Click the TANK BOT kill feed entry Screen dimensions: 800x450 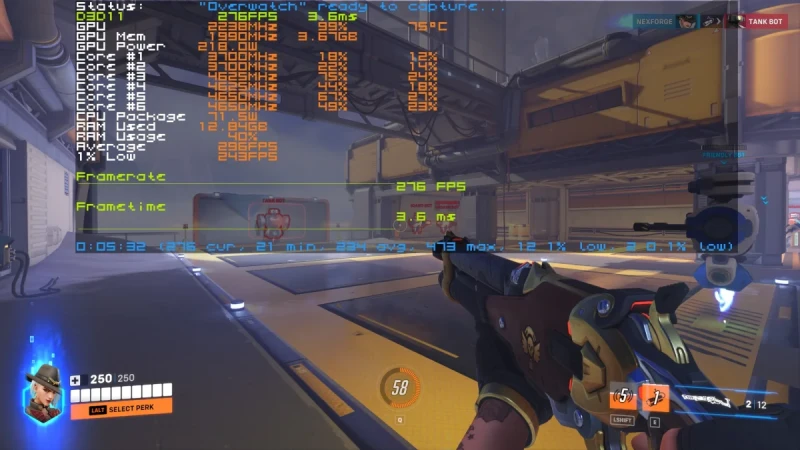(763, 21)
